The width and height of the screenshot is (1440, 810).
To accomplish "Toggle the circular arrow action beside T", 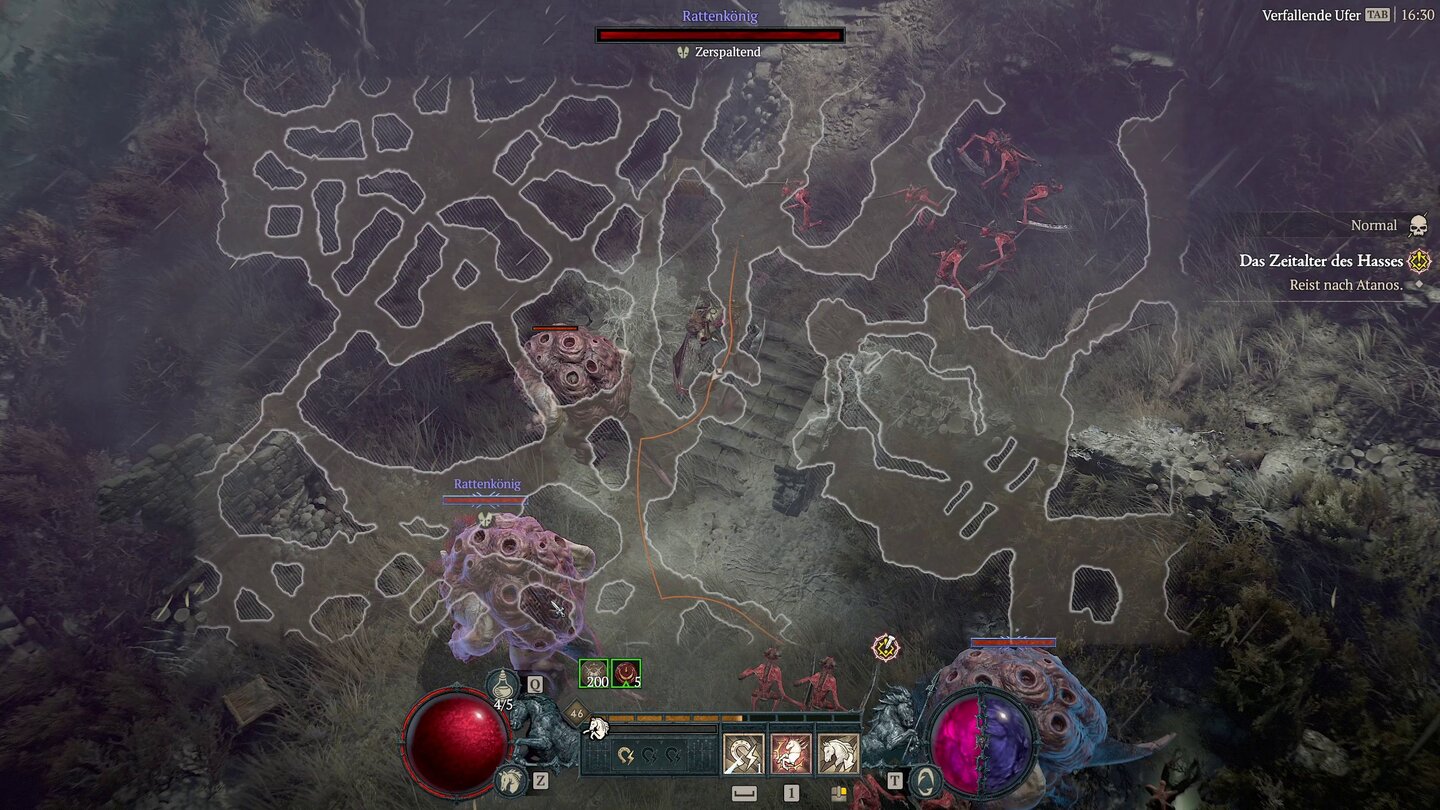I will (924, 780).
